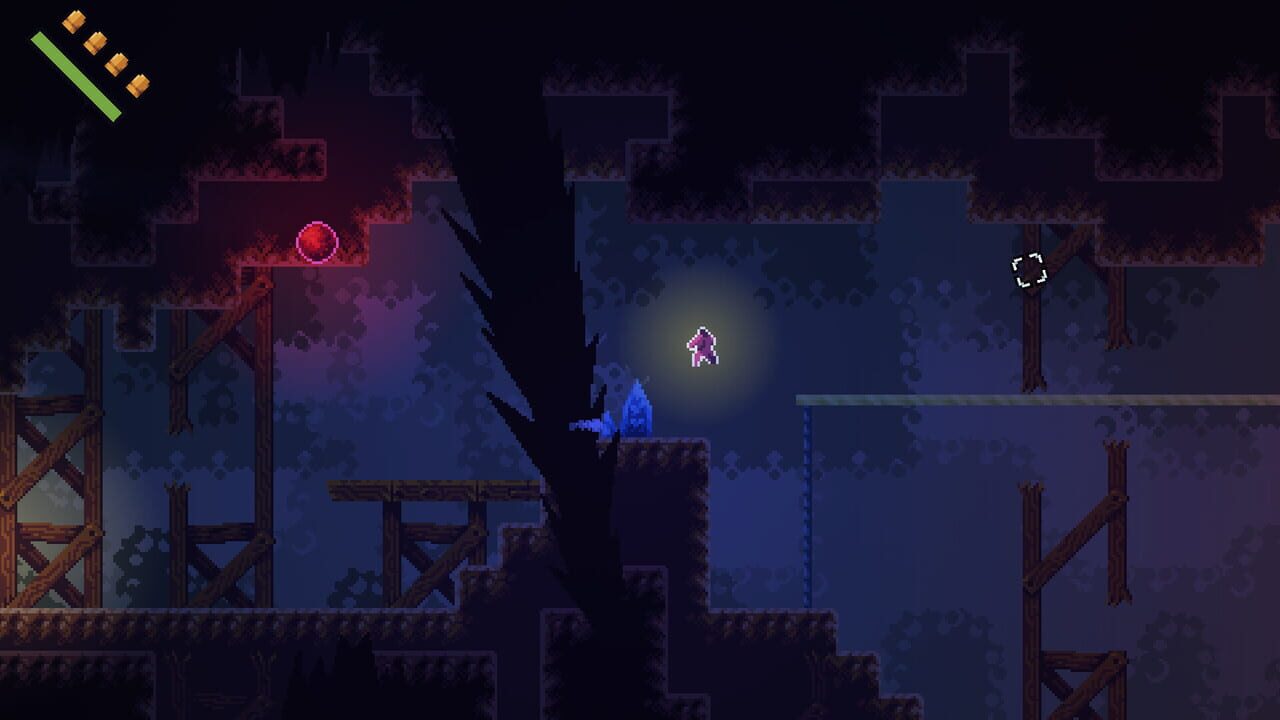This screenshot has height=720, width=1280.
Task: Click the pink player character
Action: tap(702, 347)
